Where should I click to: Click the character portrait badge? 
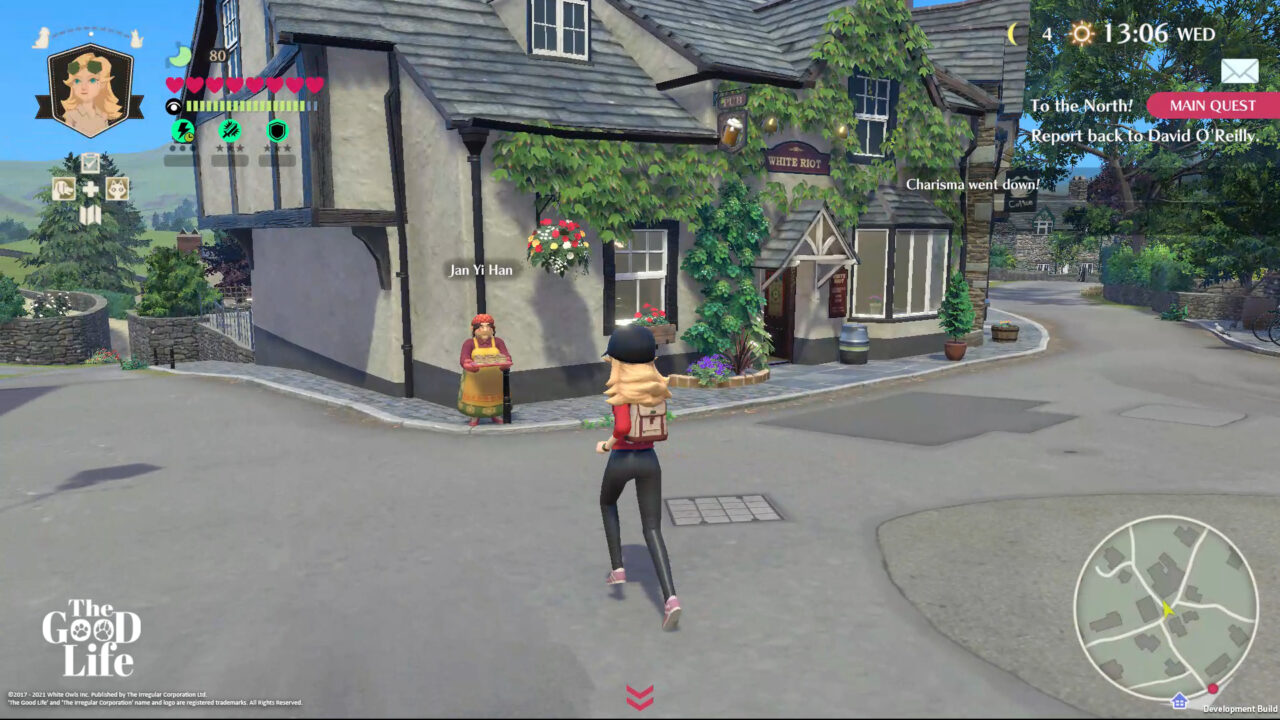coord(89,90)
